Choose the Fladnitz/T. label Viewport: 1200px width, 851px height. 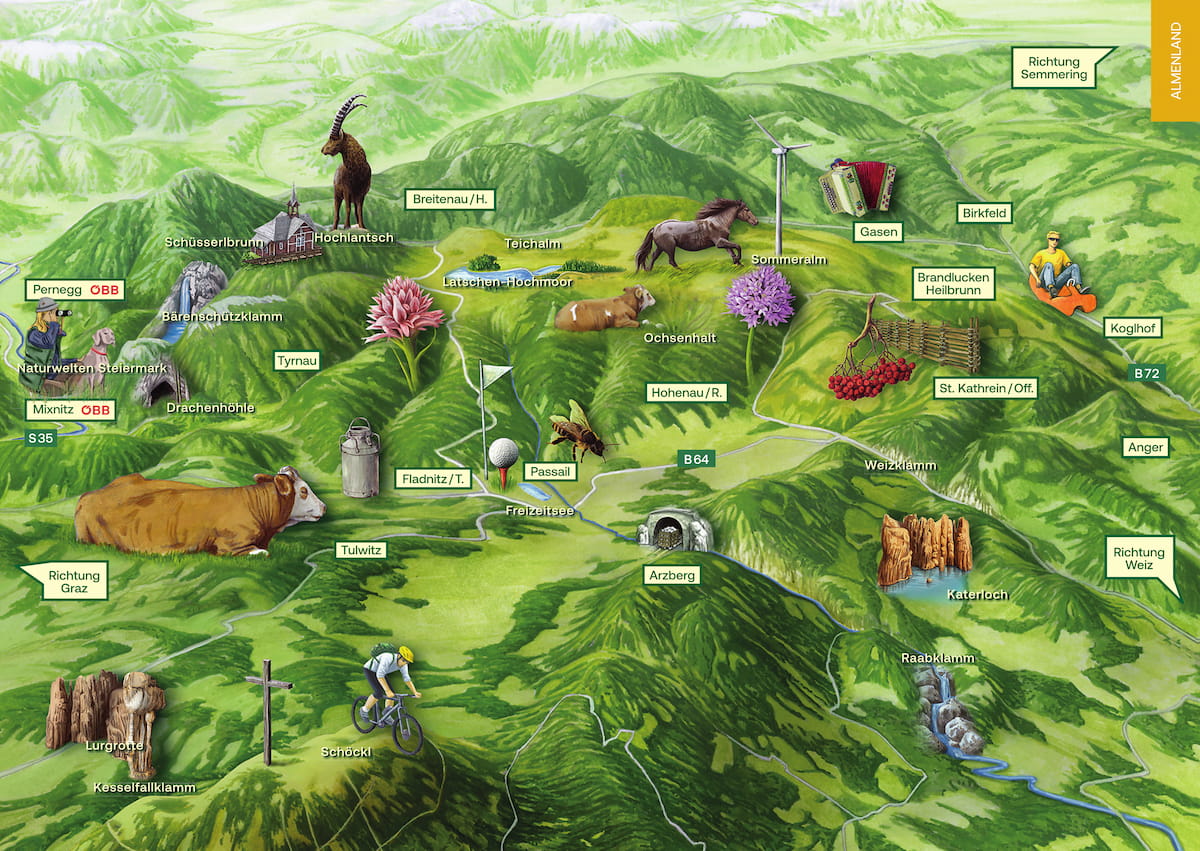(433, 479)
